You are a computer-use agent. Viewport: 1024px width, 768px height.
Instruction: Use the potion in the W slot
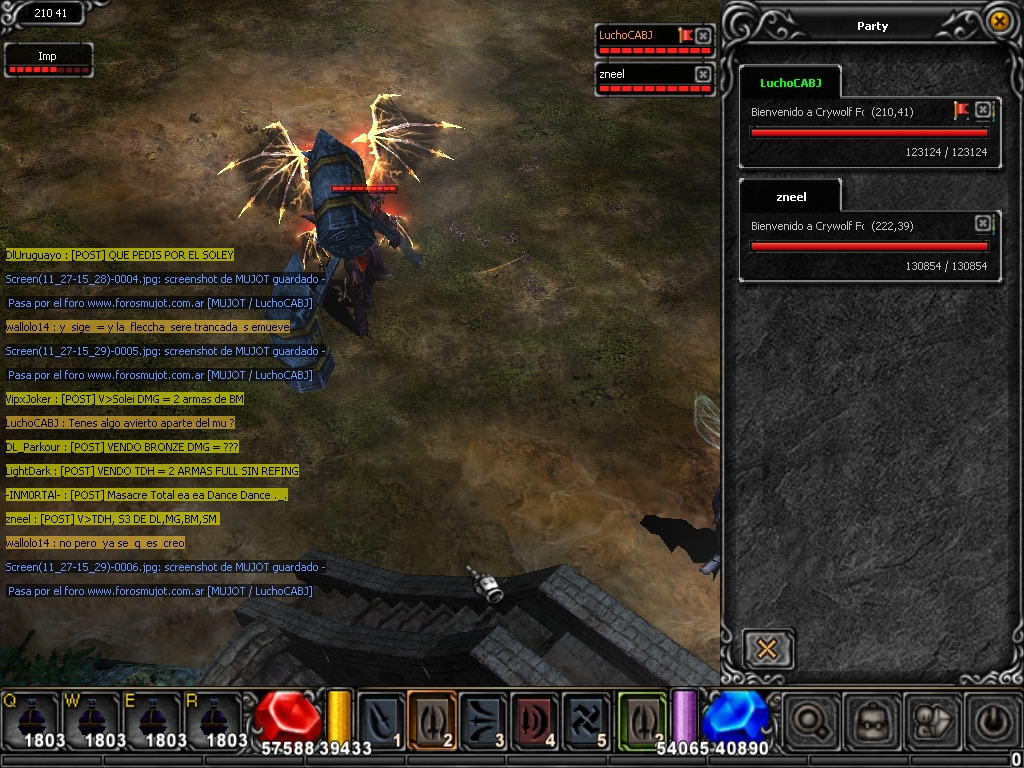click(x=92, y=718)
